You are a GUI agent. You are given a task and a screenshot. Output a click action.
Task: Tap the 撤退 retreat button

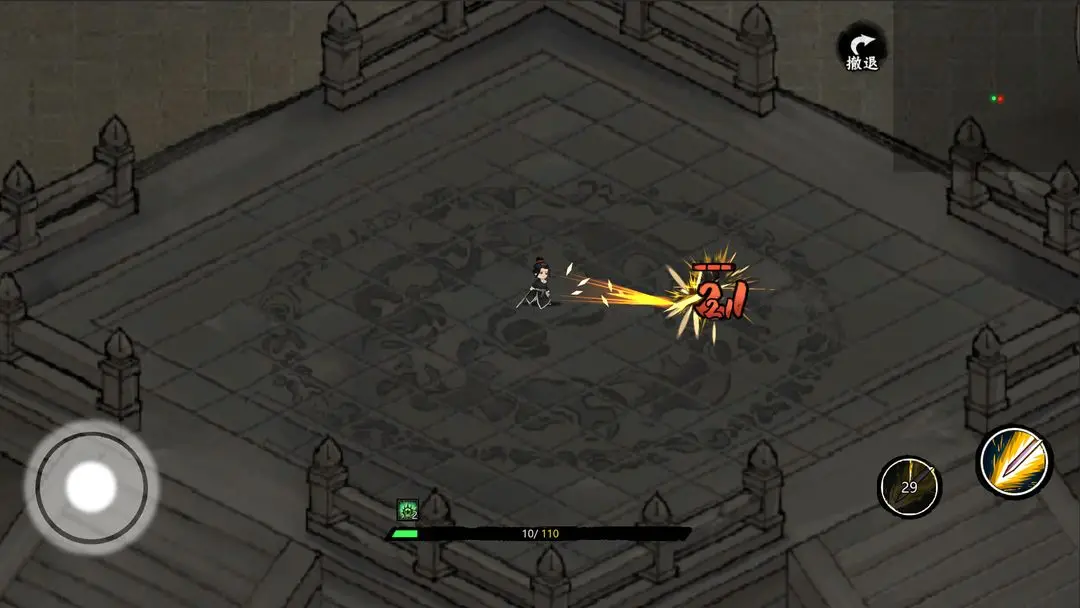coord(861,49)
